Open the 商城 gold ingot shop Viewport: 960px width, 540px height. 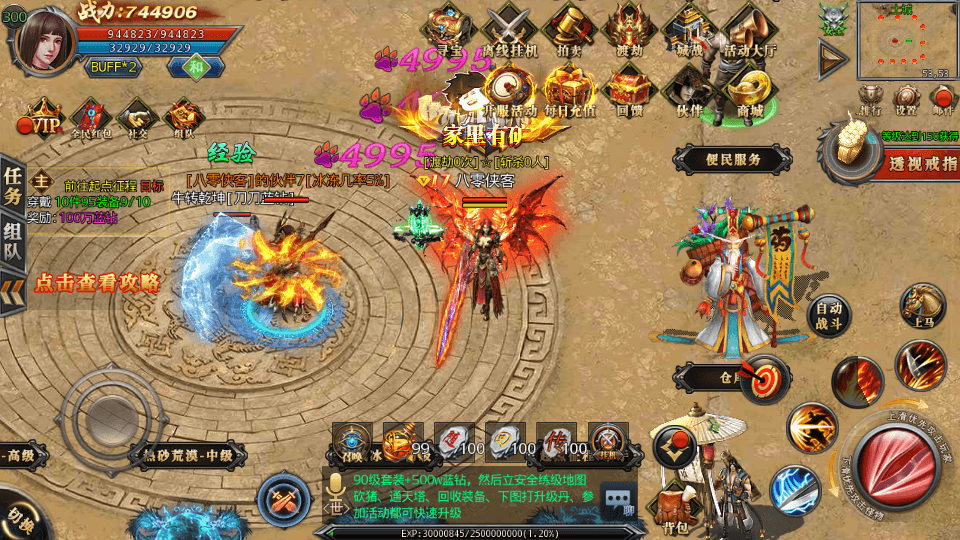pyautogui.click(x=750, y=89)
